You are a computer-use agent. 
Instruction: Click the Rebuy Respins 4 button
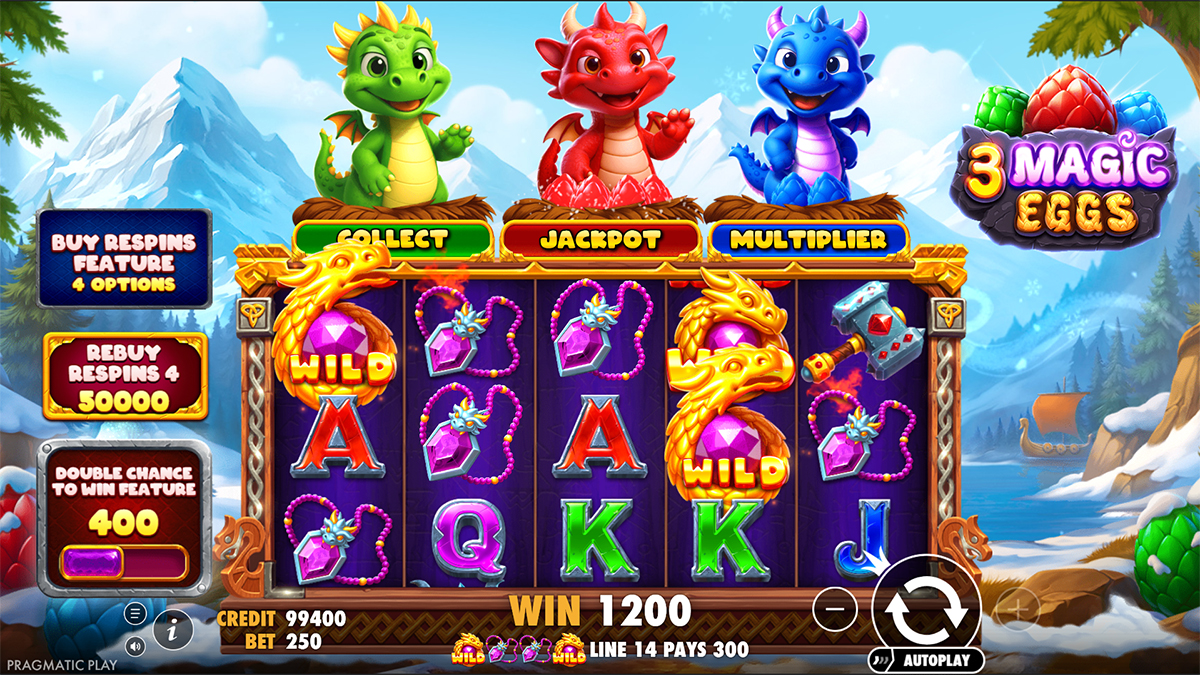coord(124,375)
